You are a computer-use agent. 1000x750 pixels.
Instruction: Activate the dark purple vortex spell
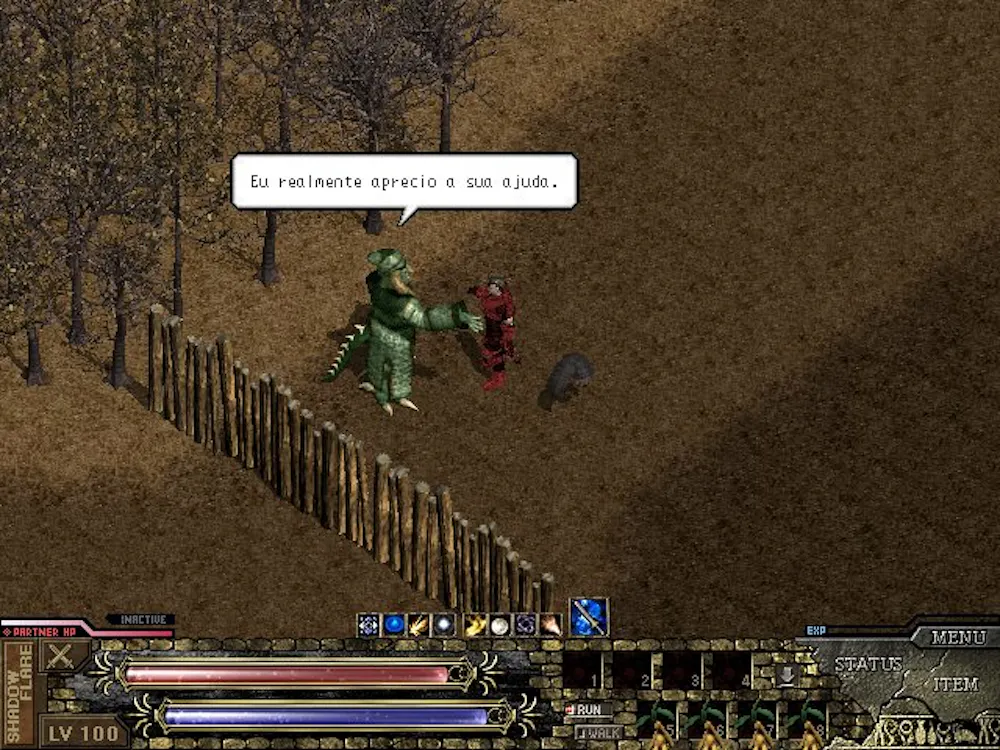[x=525, y=625]
